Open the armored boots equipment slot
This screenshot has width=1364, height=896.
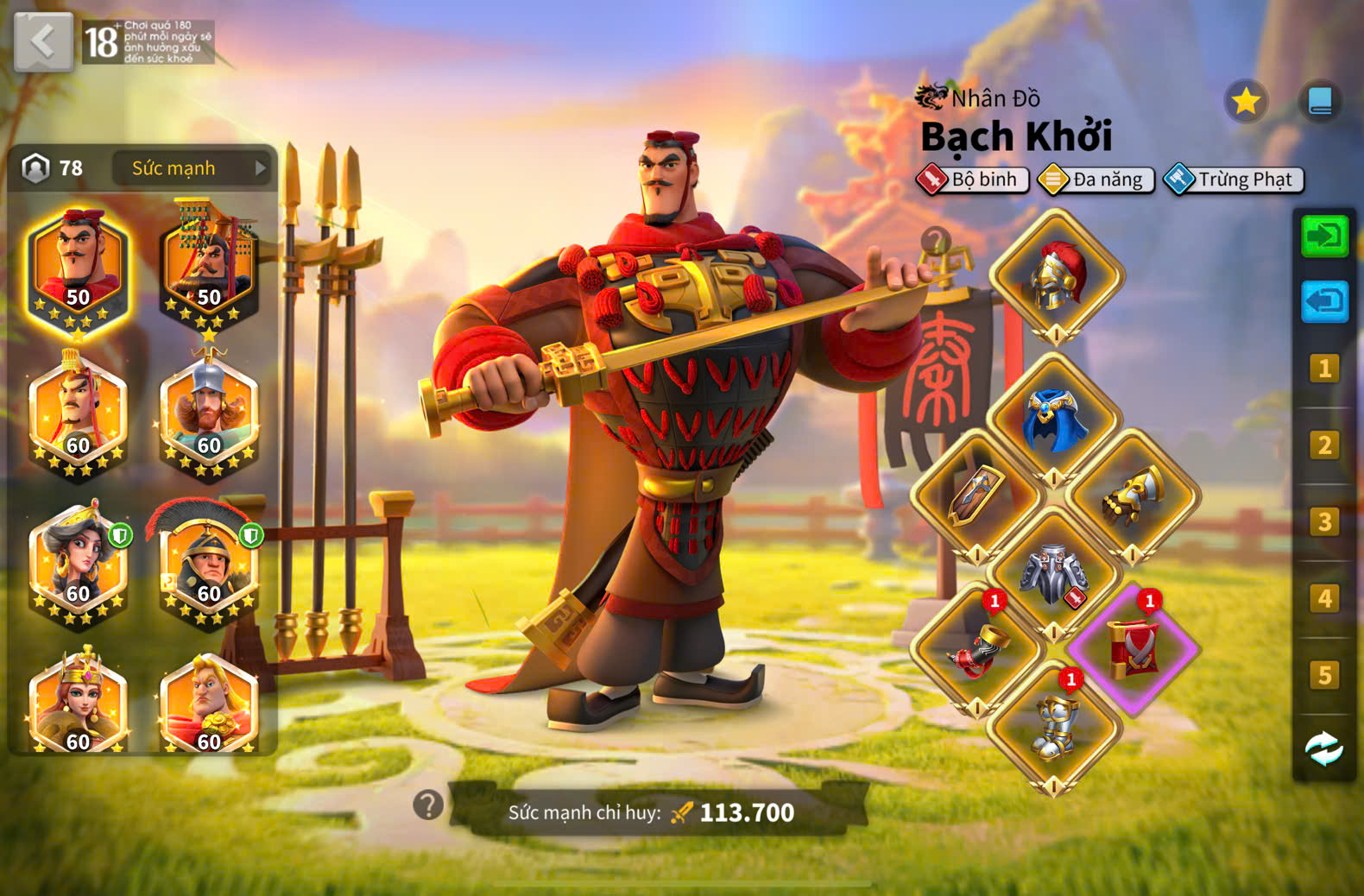pos(1054,728)
